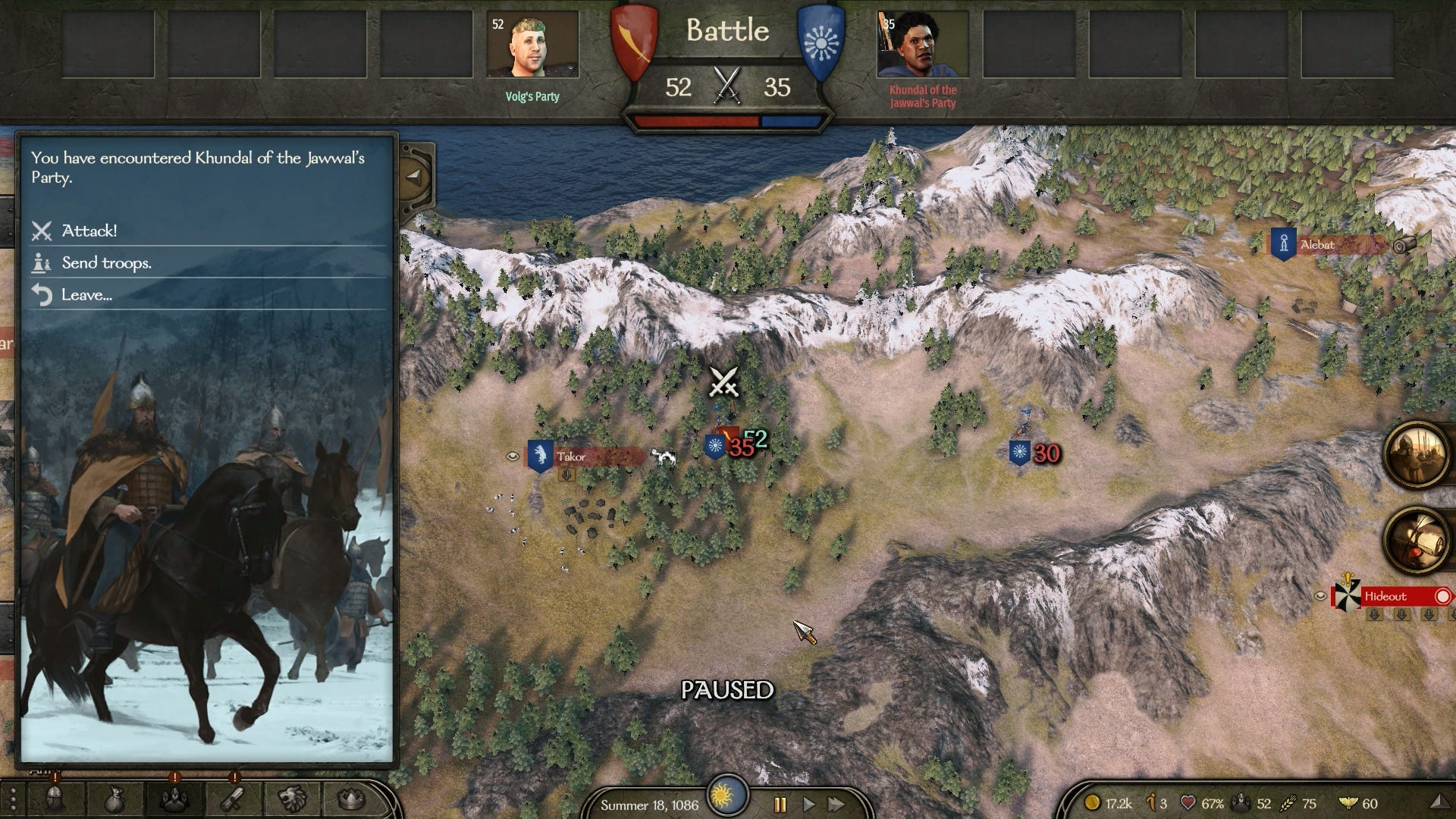The height and width of the screenshot is (819, 1456).
Task: Open the three-dot options menu button
Action: click(12, 799)
